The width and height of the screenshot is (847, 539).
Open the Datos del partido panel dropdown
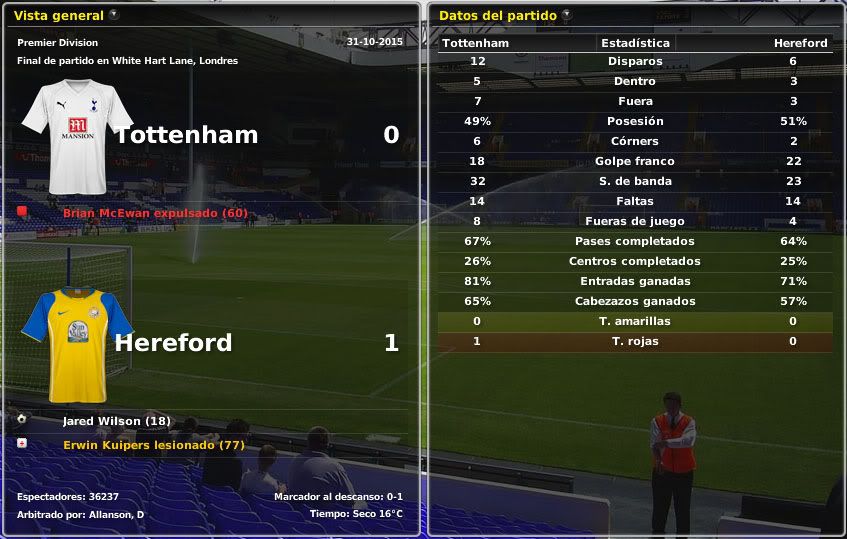567,15
